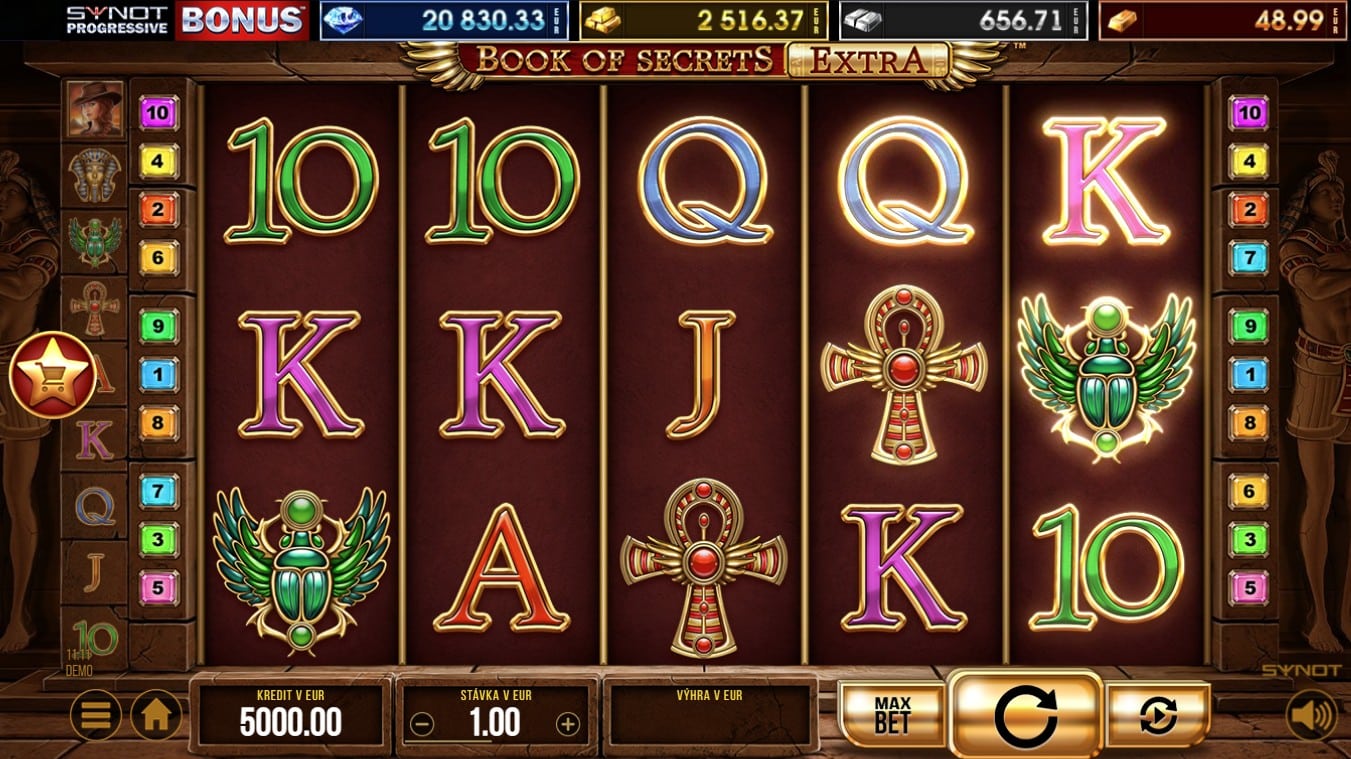Go to the home lobby
The height and width of the screenshot is (759, 1351).
[156, 716]
